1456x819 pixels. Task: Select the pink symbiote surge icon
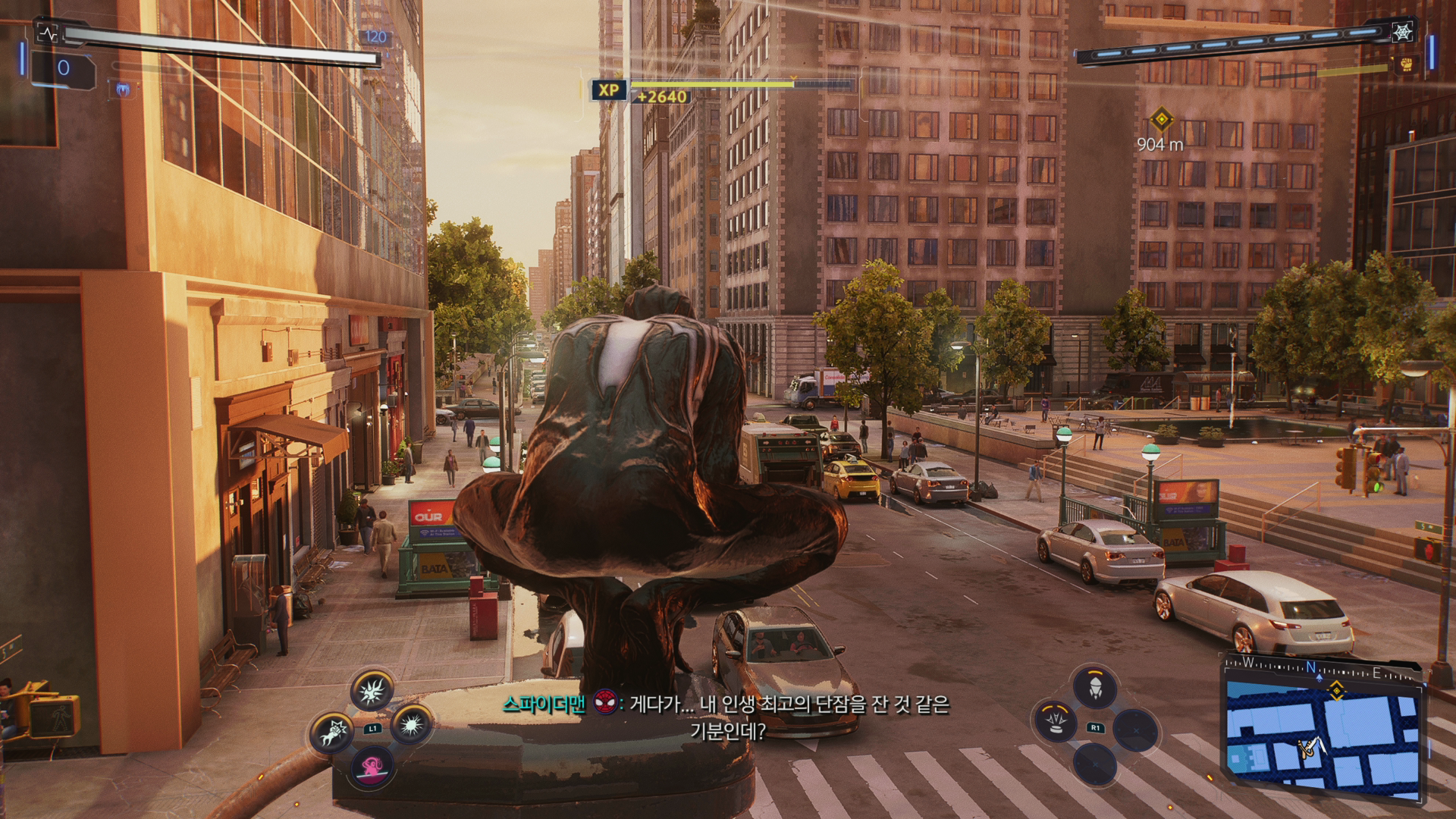pos(372,764)
